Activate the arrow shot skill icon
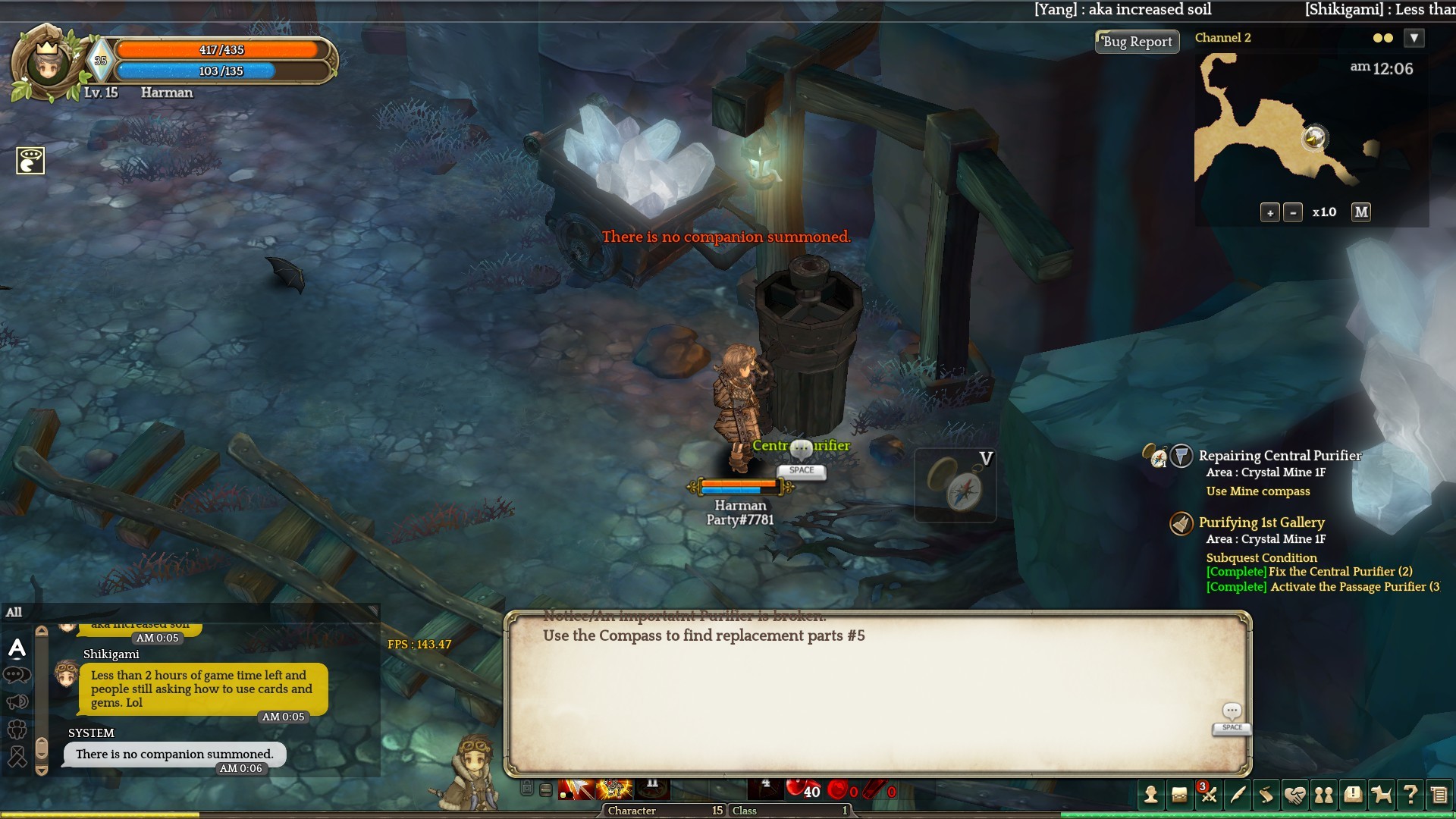This screenshot has height=819, width=1456. click(577, 790)
